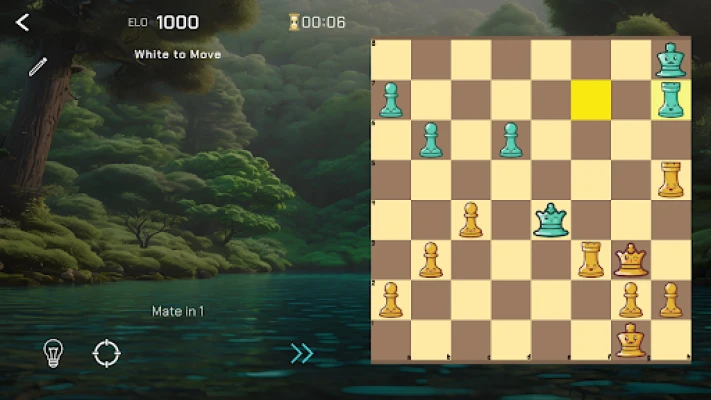
Task: Click the highlighted yellow board square
Action: 591,99
